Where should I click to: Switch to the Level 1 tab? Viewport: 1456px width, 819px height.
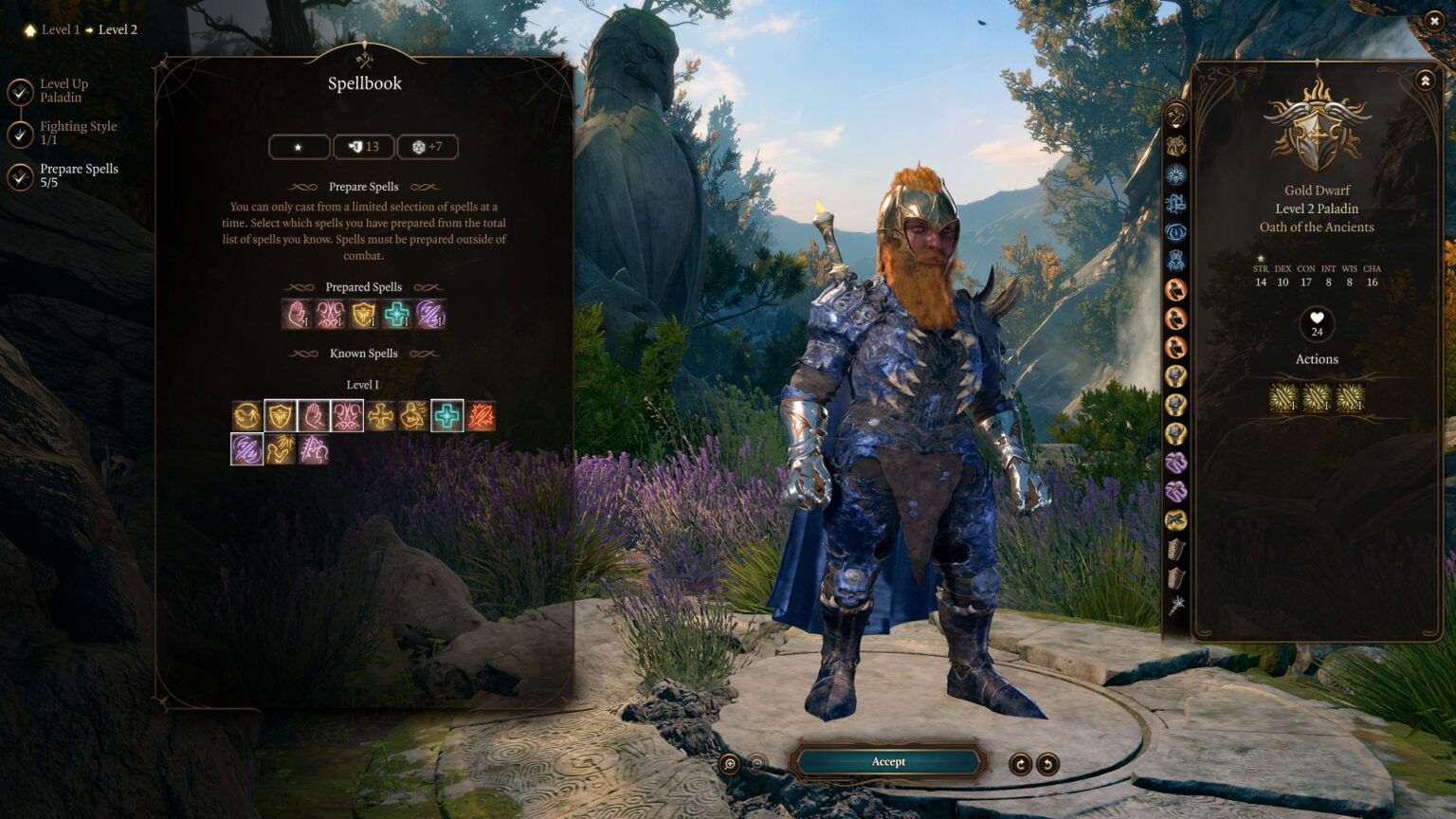[59, 29]
